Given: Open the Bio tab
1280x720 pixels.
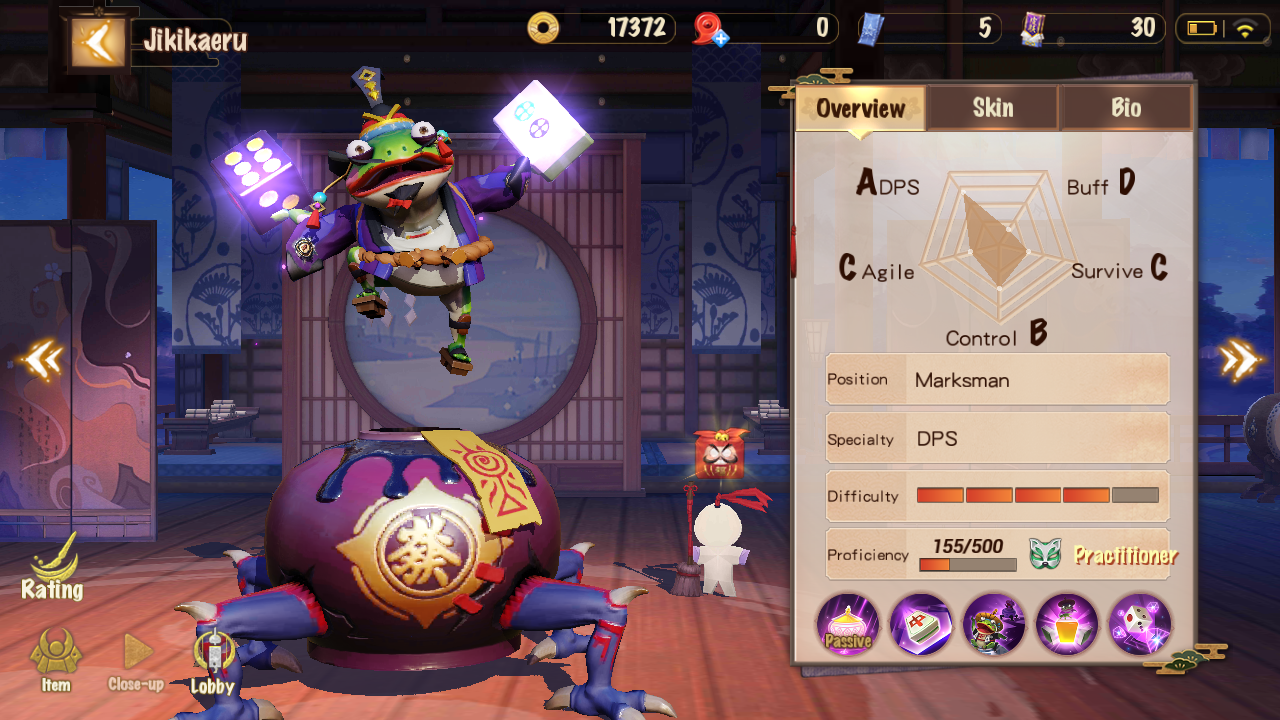Looking at the screenshot, I should pyautogui.click(x=1126, y=108).
